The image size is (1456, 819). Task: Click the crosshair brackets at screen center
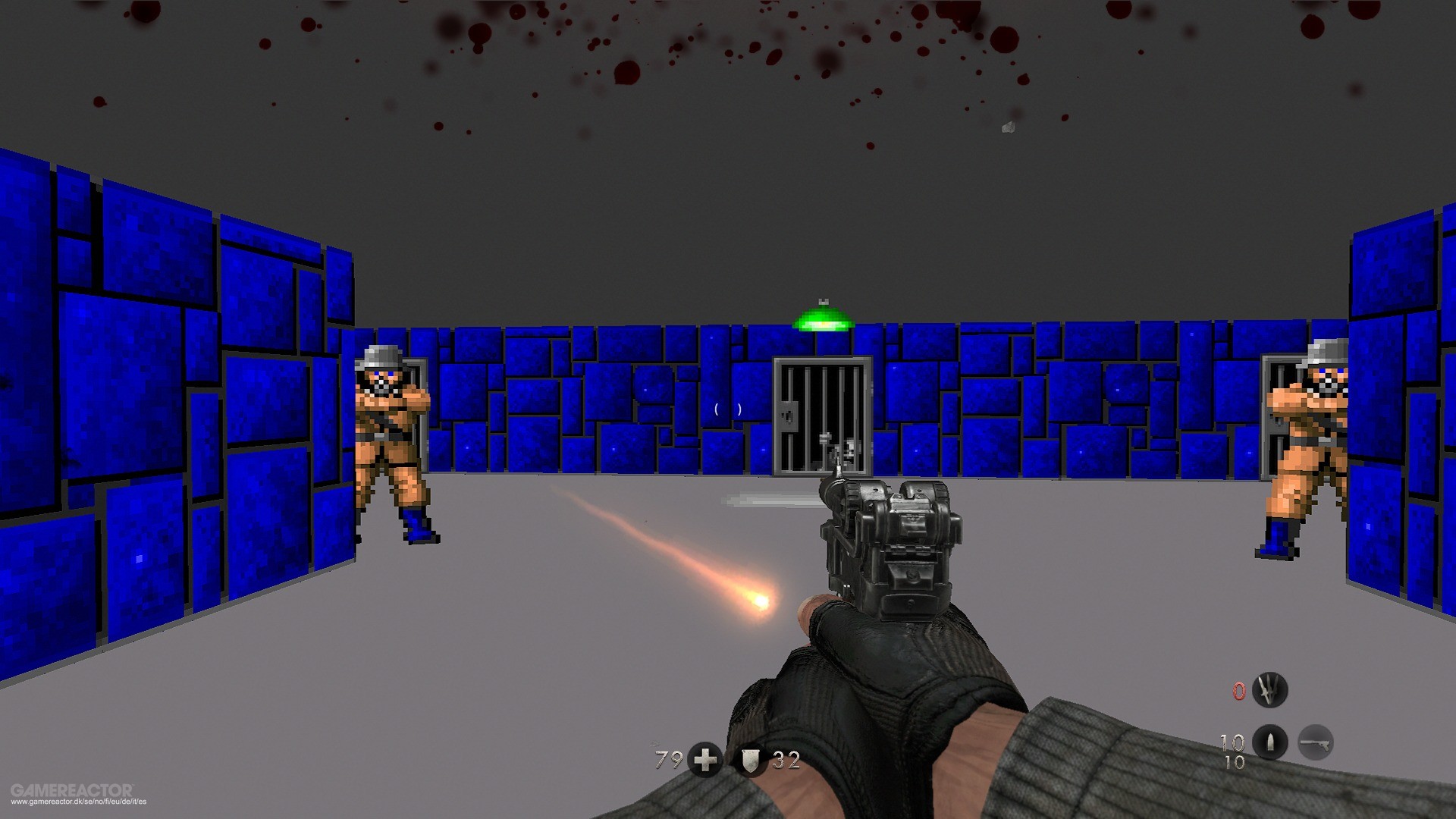coord(728,410)
